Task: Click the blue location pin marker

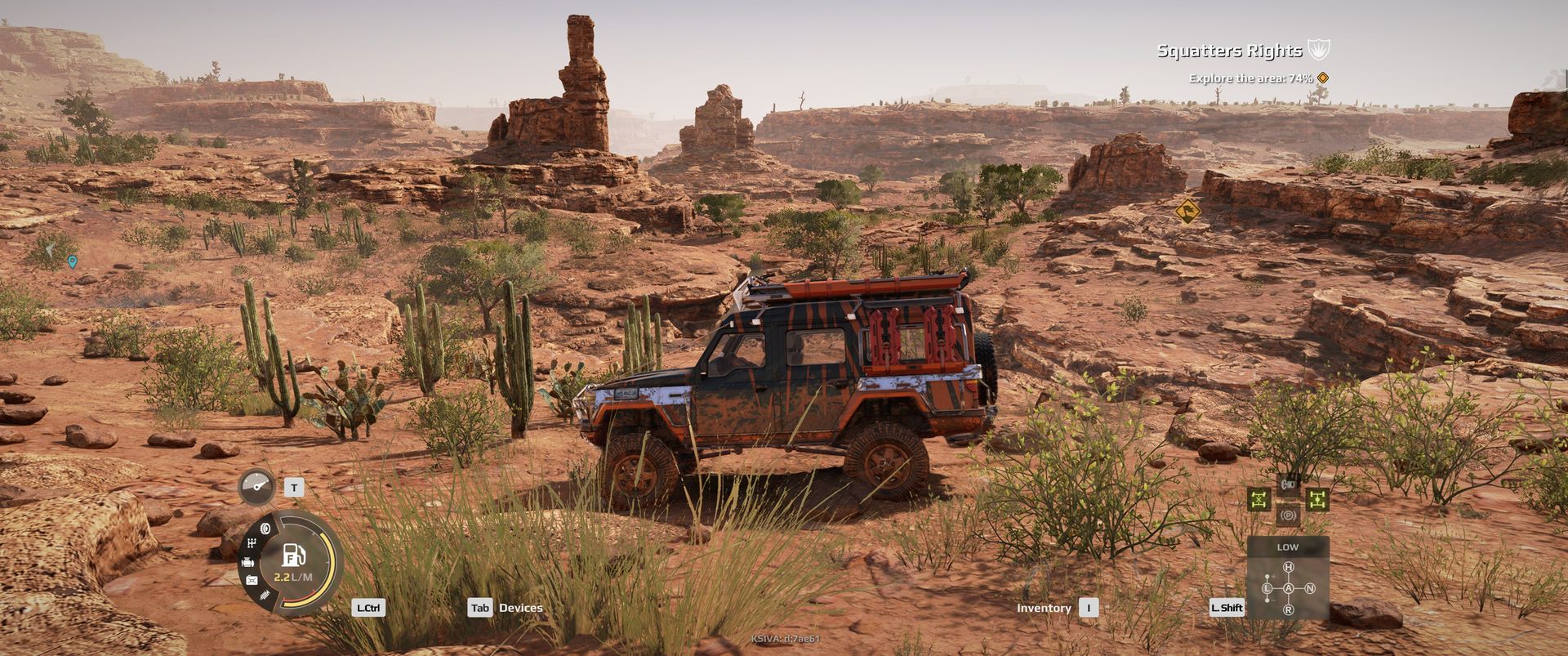Action: (x=73, y=261)
